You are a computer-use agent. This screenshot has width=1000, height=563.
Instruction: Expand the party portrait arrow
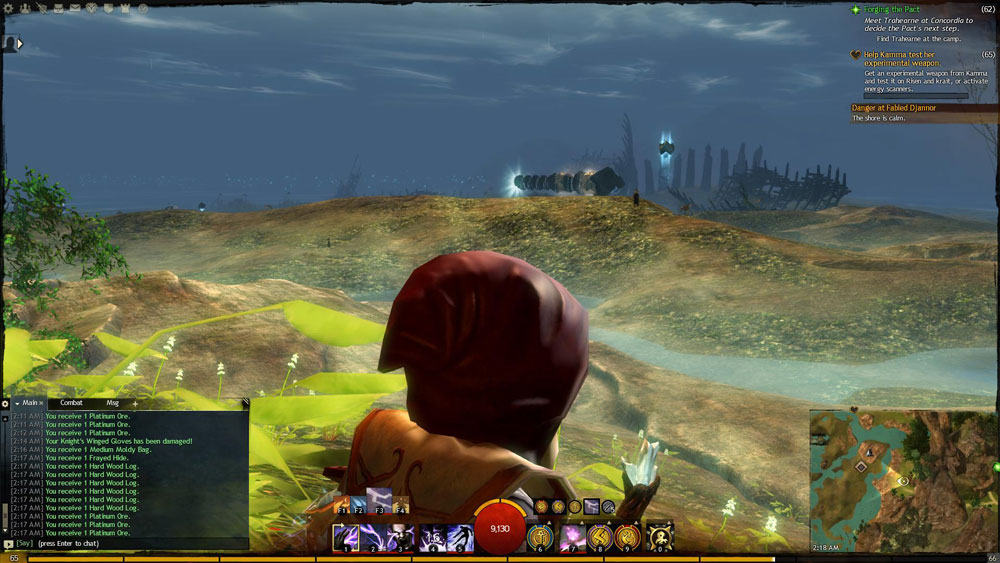19,44
